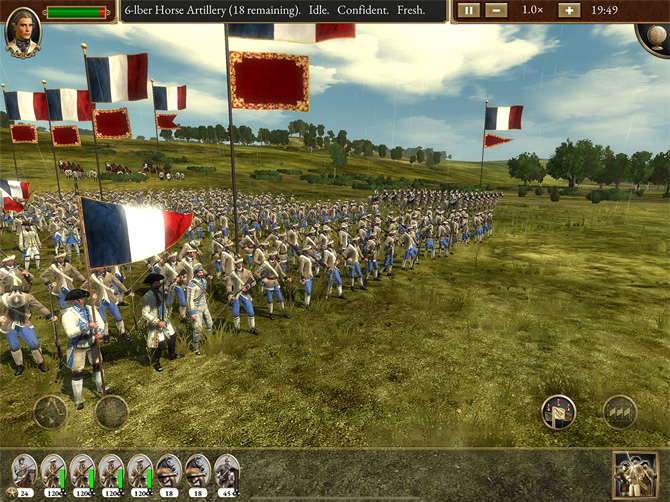
Task: Select the cavalry unit card showing 45
Action: [227, 475]
